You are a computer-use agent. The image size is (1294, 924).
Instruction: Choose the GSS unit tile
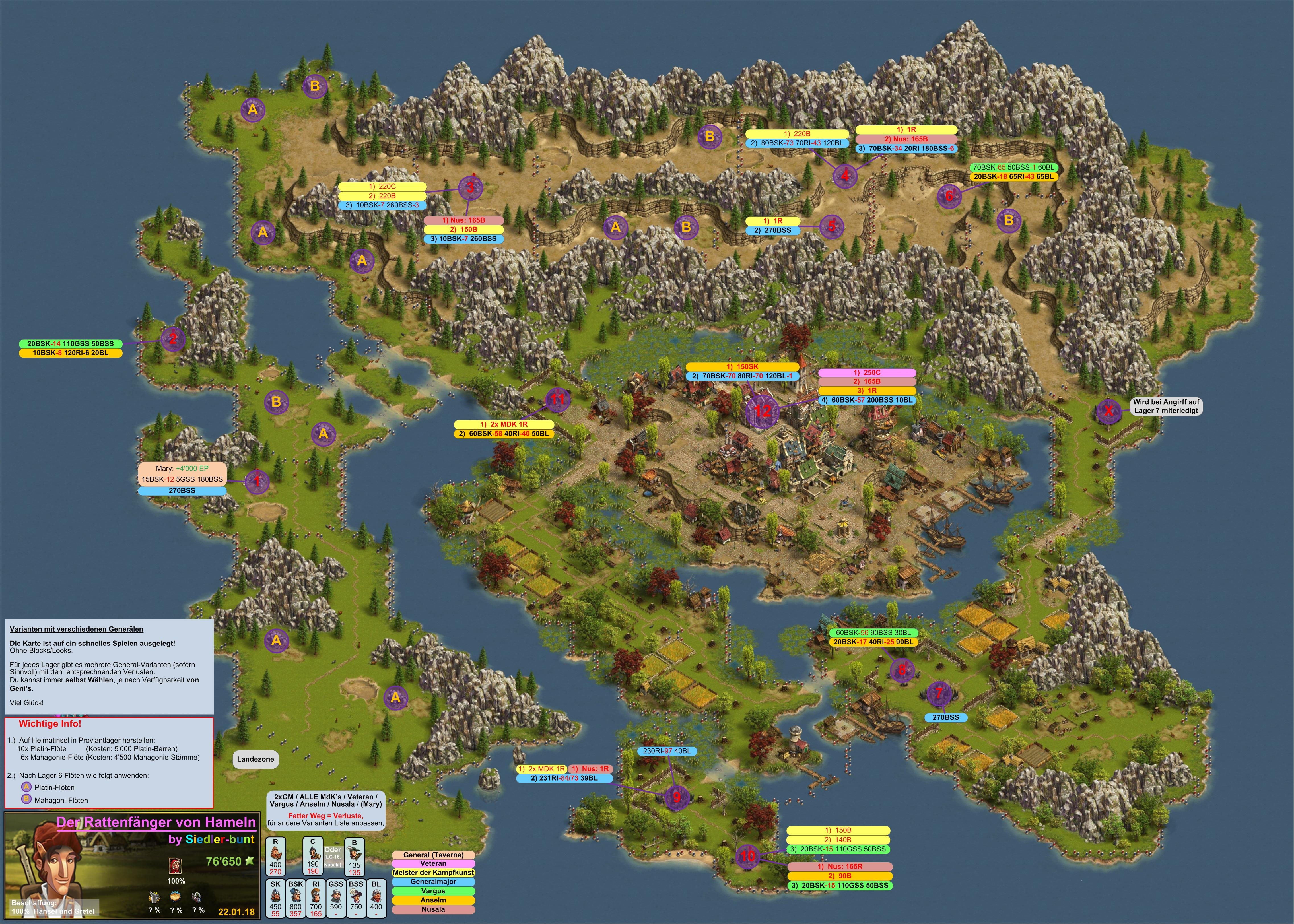[x=336, y=898]
